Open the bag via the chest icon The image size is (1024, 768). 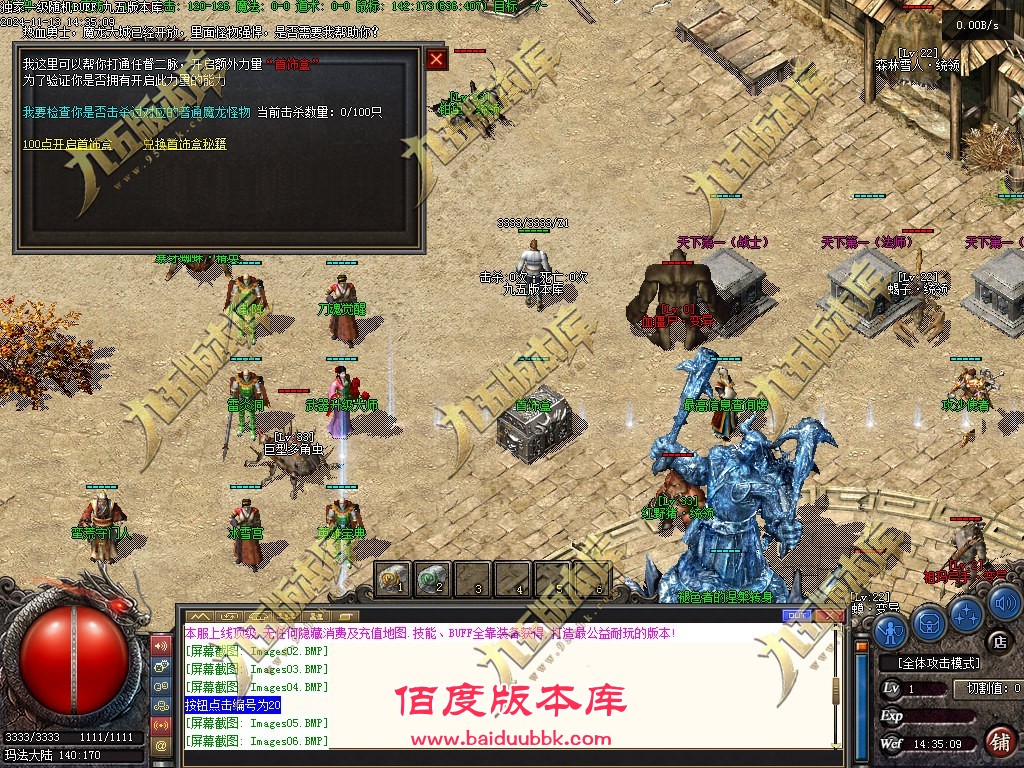point(929,622)
